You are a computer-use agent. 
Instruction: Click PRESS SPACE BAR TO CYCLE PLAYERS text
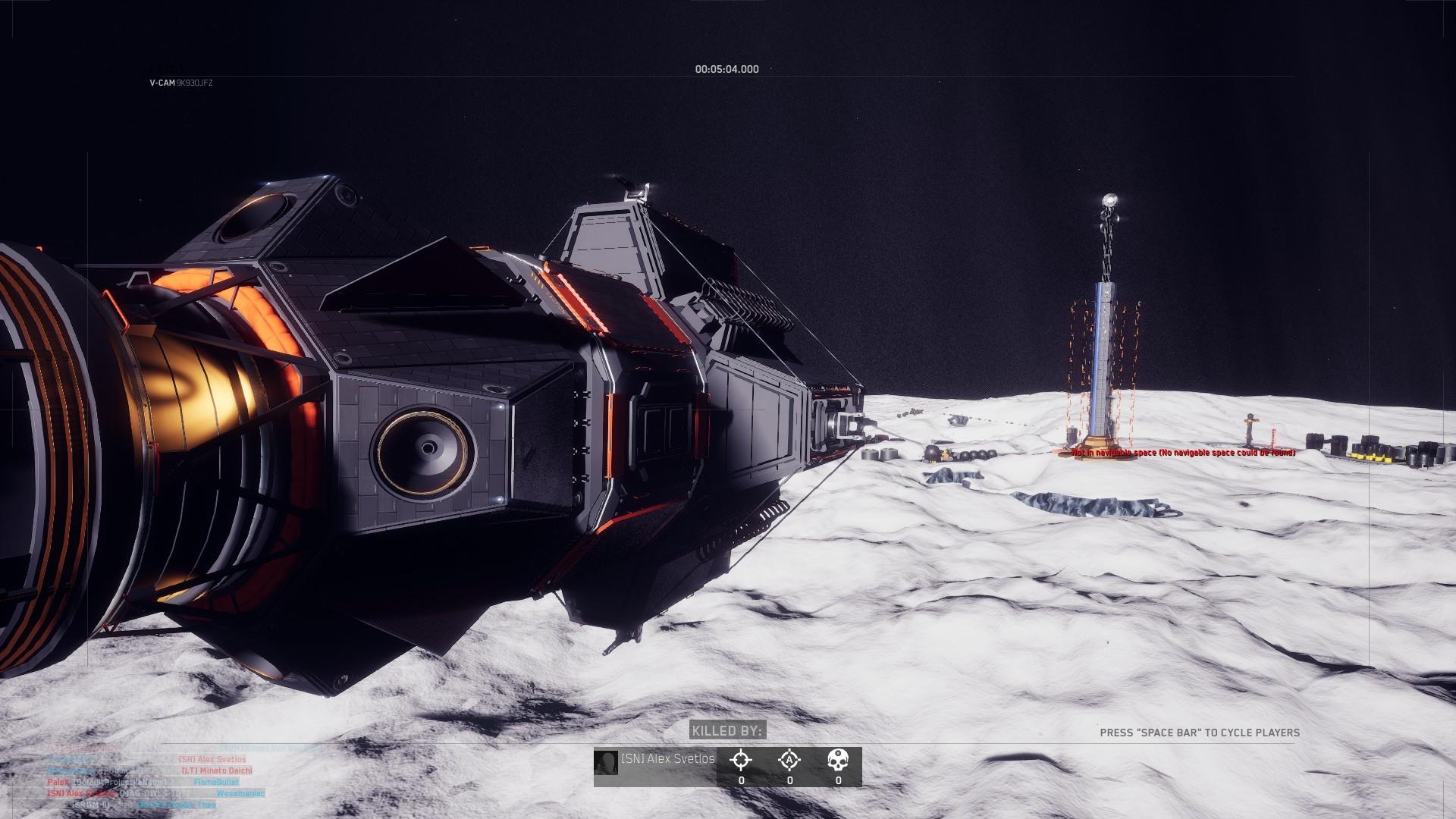click(1200, 733)
